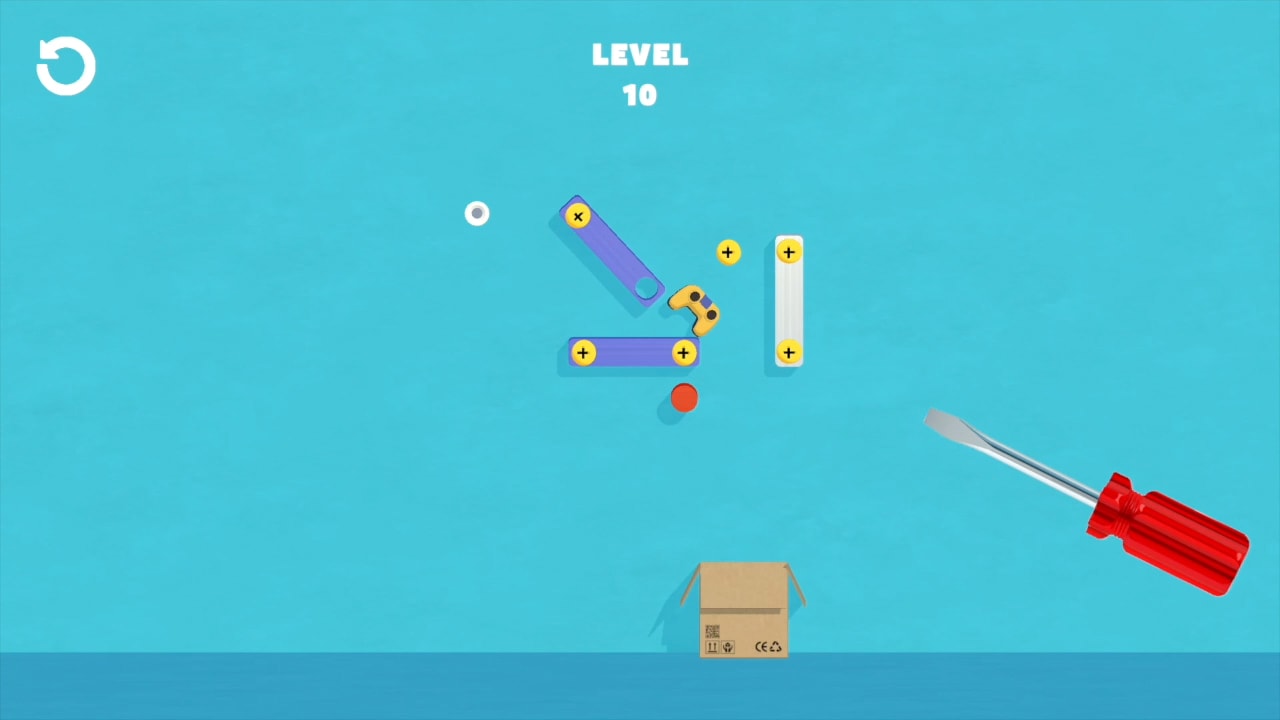Click the CE mark printed on the box
The height and width of the screenshot is (720, 1280).
[x=760, y=647]
